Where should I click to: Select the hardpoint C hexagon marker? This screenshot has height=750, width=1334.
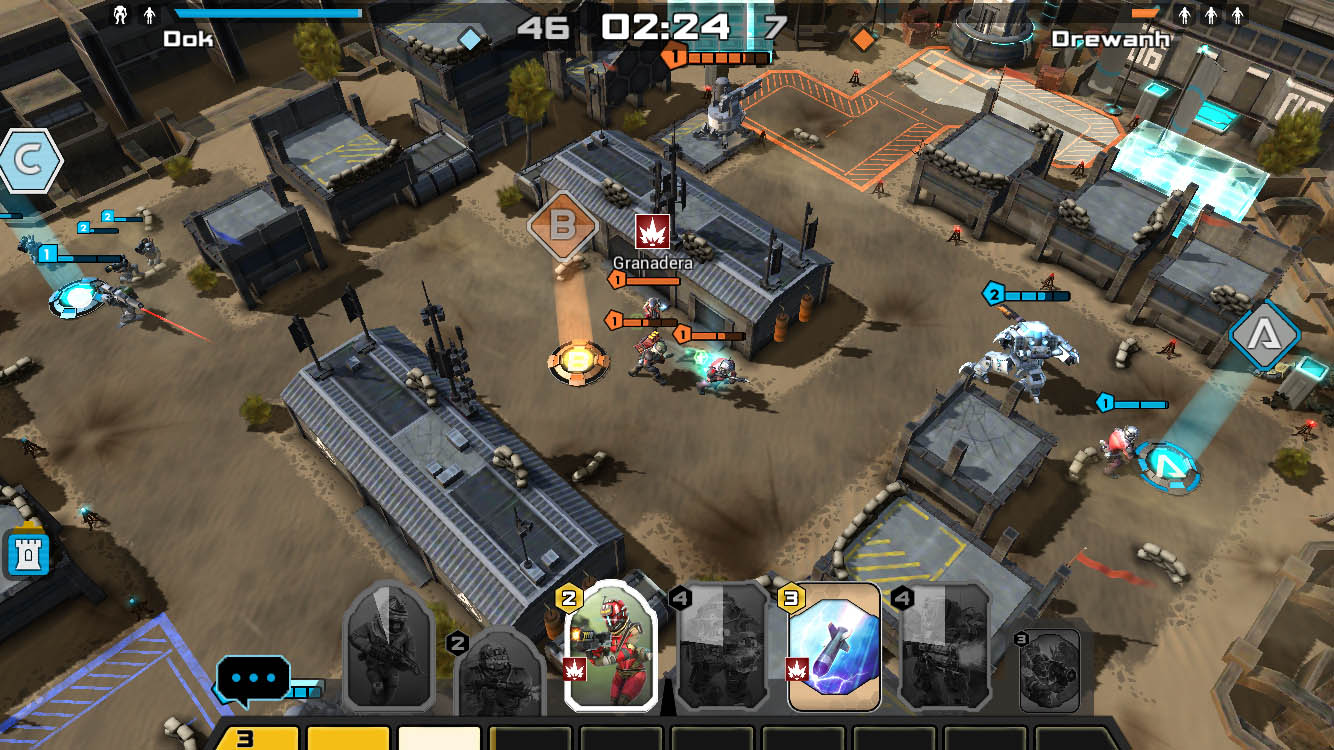coord(27,161)
